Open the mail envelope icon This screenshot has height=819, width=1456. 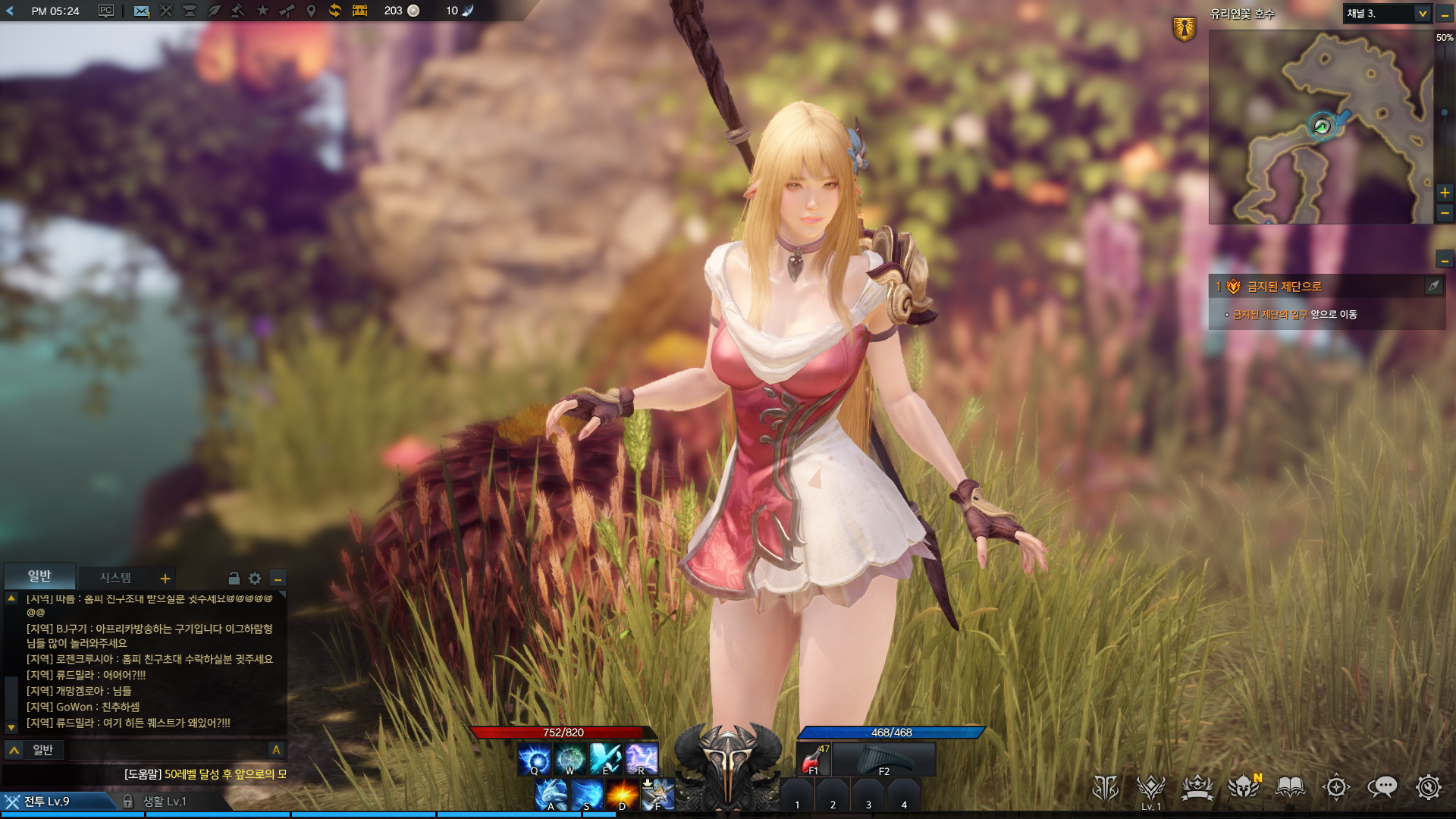(141, 11)
